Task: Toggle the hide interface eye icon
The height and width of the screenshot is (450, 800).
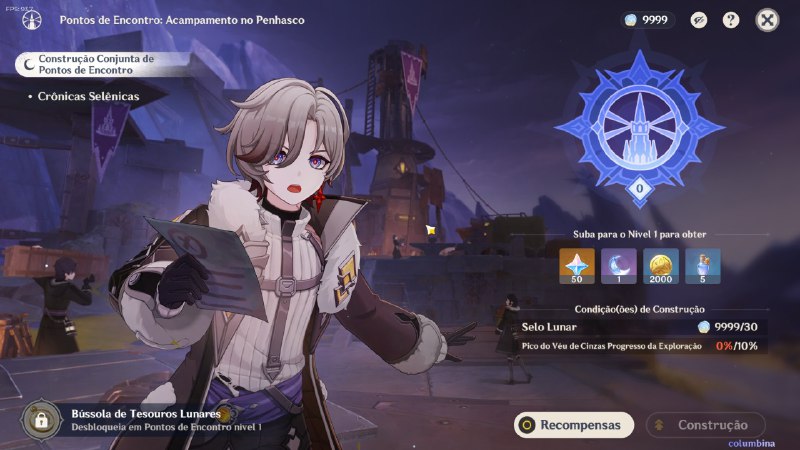Action: 698,20
